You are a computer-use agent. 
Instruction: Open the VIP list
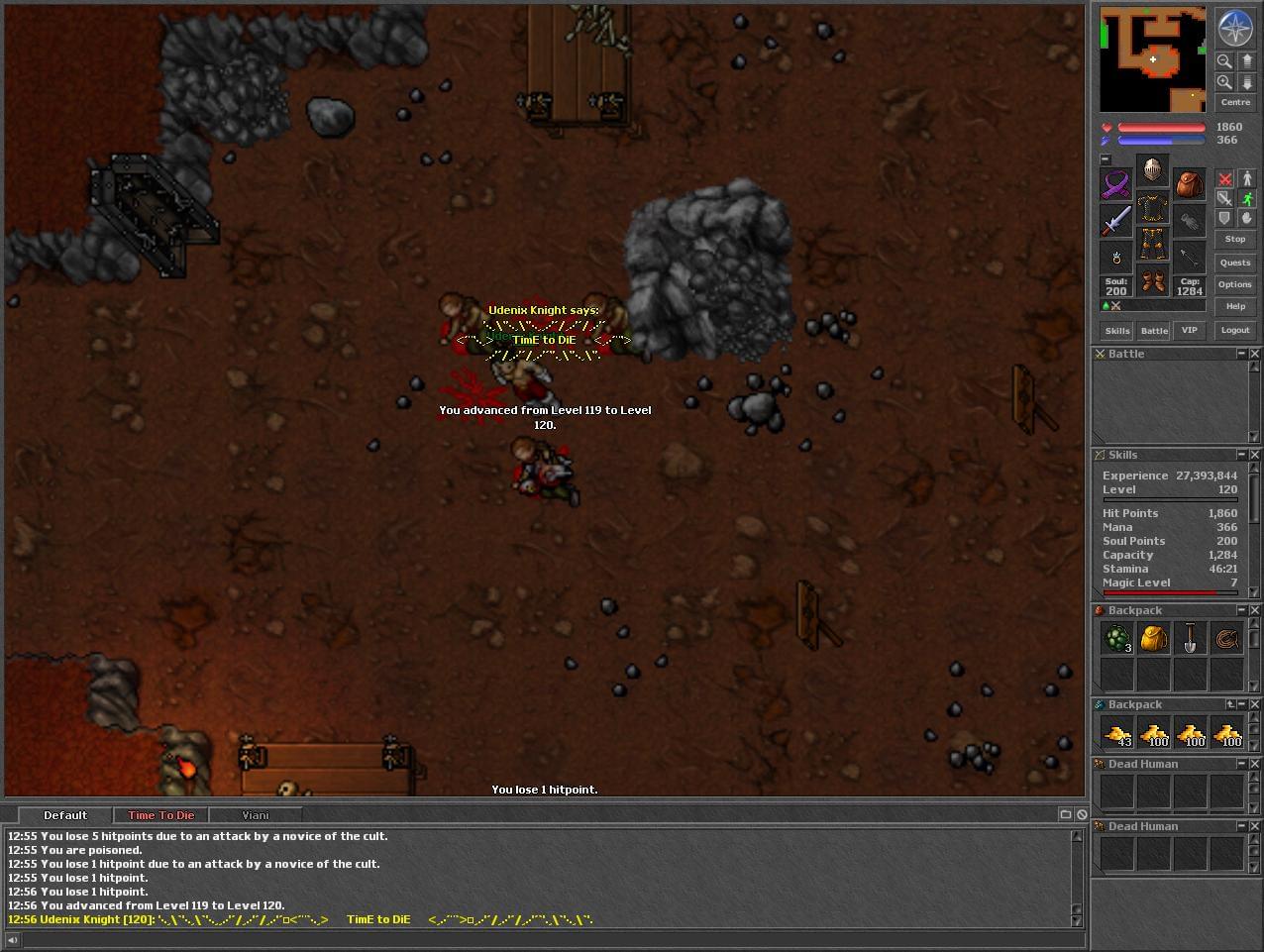(1189, 330)
